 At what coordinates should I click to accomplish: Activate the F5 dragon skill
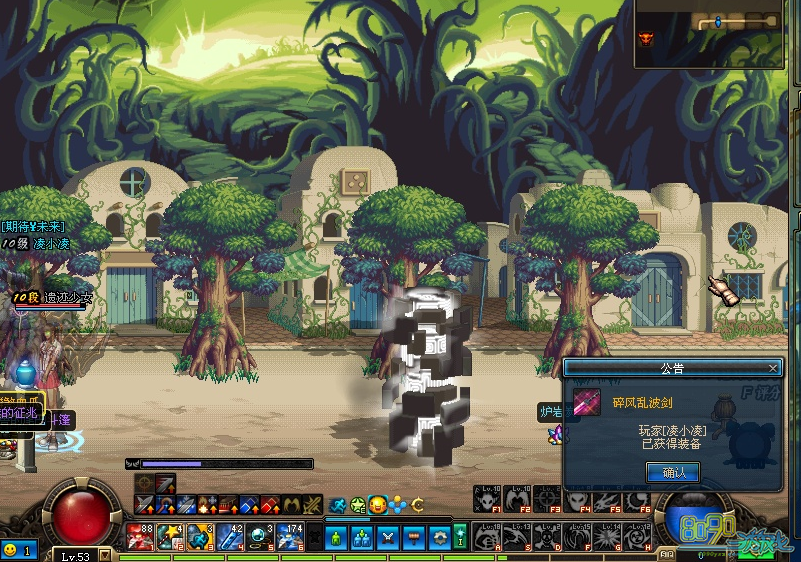tap(608, 499)
